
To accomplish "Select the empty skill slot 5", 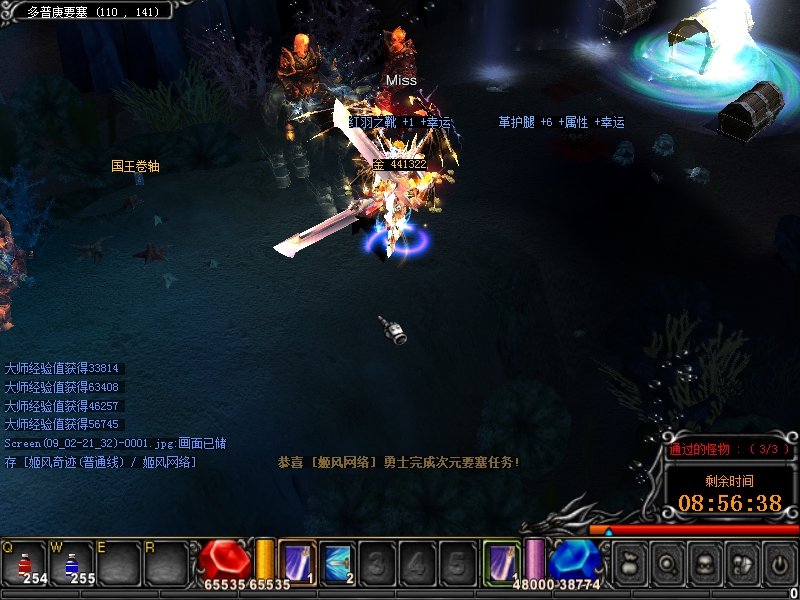I will pyautogui.click(x=456, y=562).
